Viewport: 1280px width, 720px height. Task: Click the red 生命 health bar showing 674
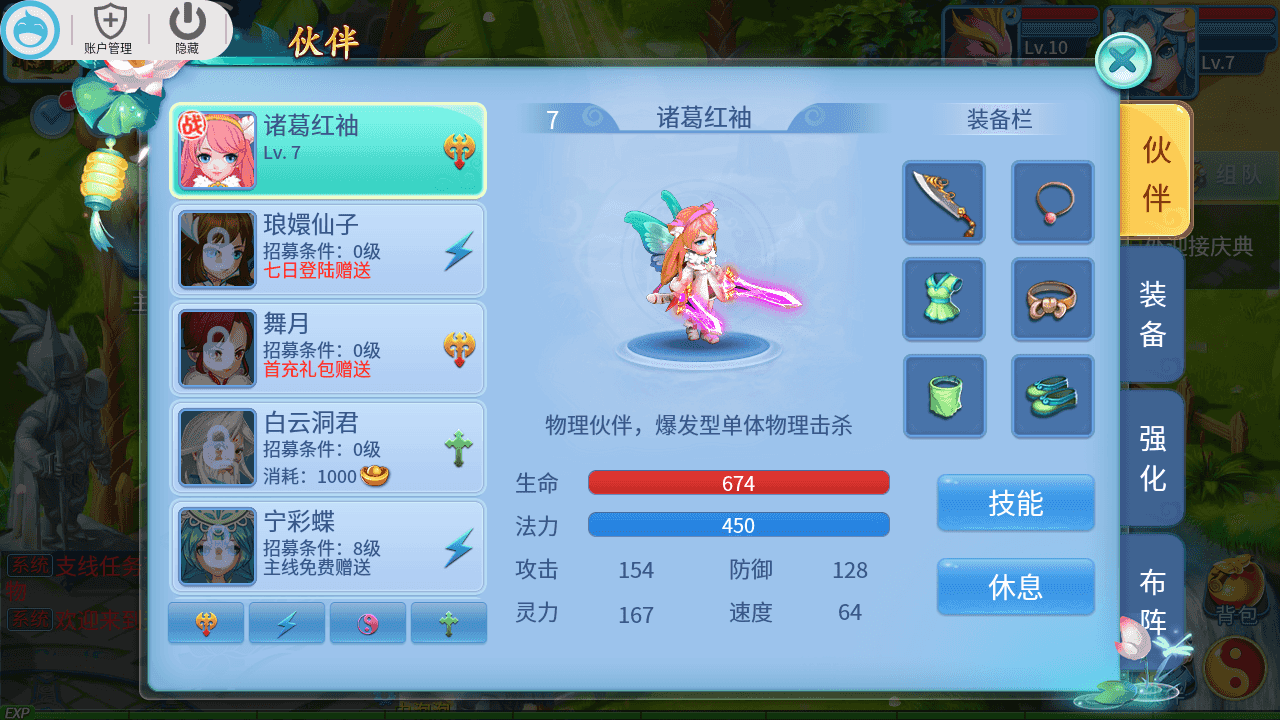point(739,482)
